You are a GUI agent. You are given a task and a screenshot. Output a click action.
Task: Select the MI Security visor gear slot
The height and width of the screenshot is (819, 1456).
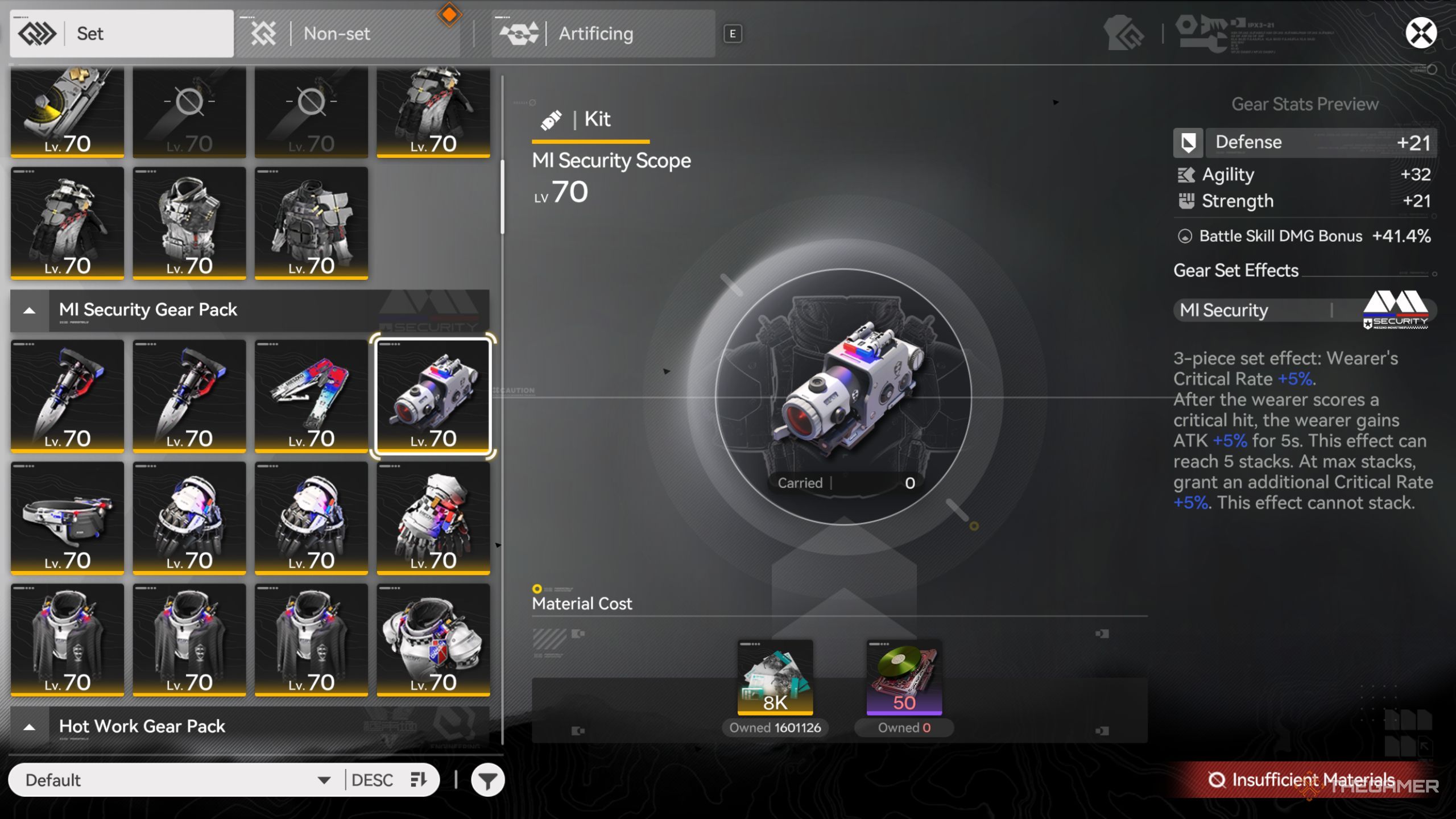click(x=67, y=518)
